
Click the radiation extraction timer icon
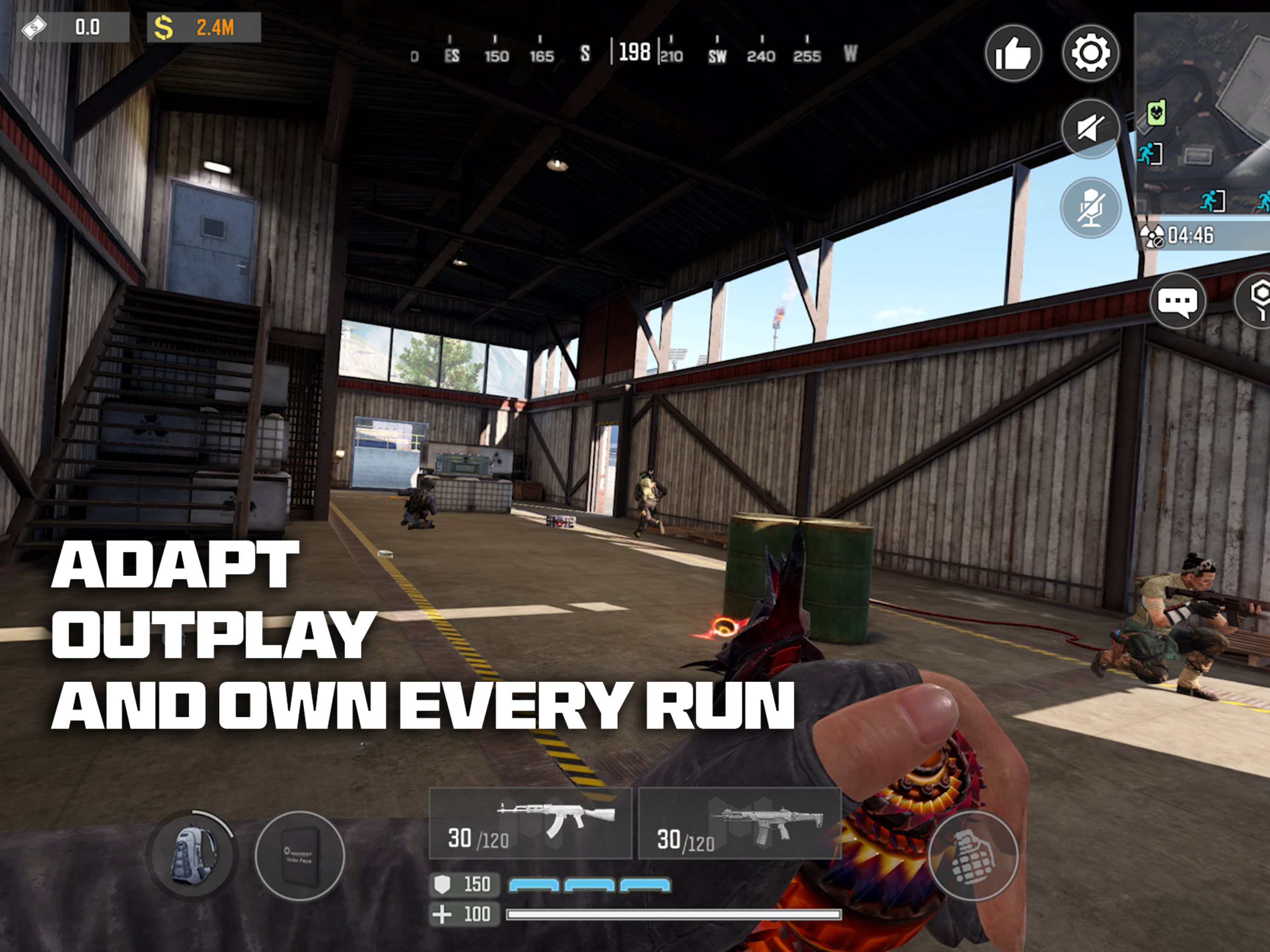point(1153,234)
